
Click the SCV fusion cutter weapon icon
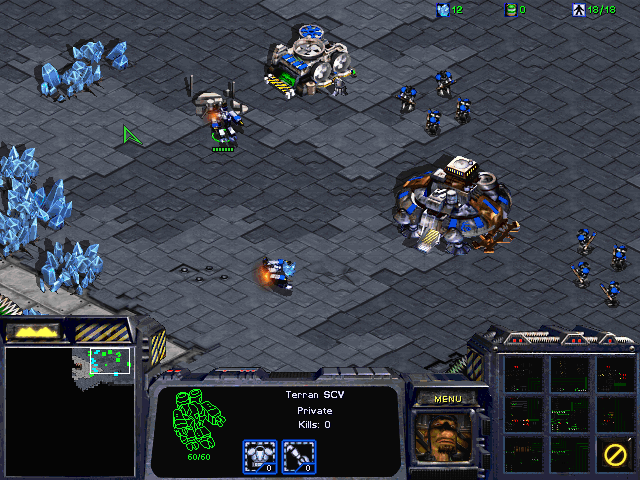[299, 456]
